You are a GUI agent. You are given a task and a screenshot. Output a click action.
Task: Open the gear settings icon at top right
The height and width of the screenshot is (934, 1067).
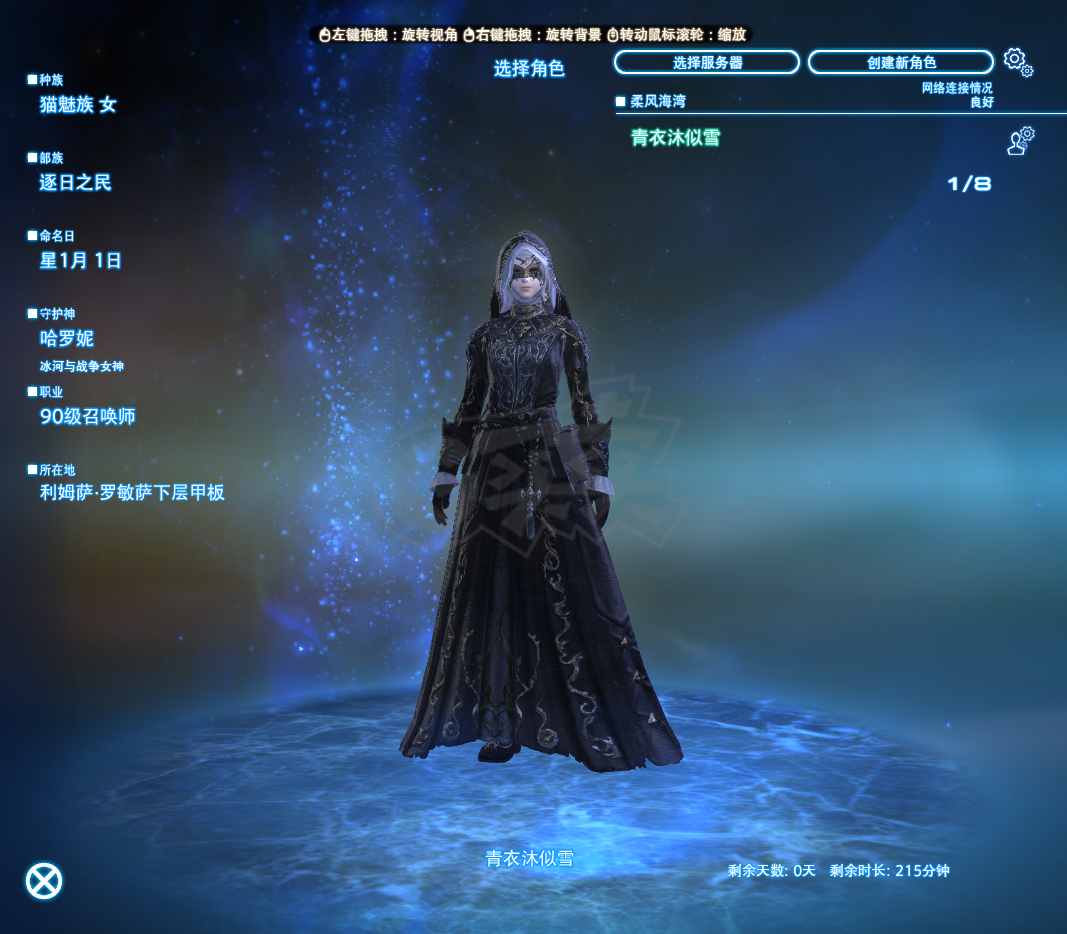[x=1017, y=62]
